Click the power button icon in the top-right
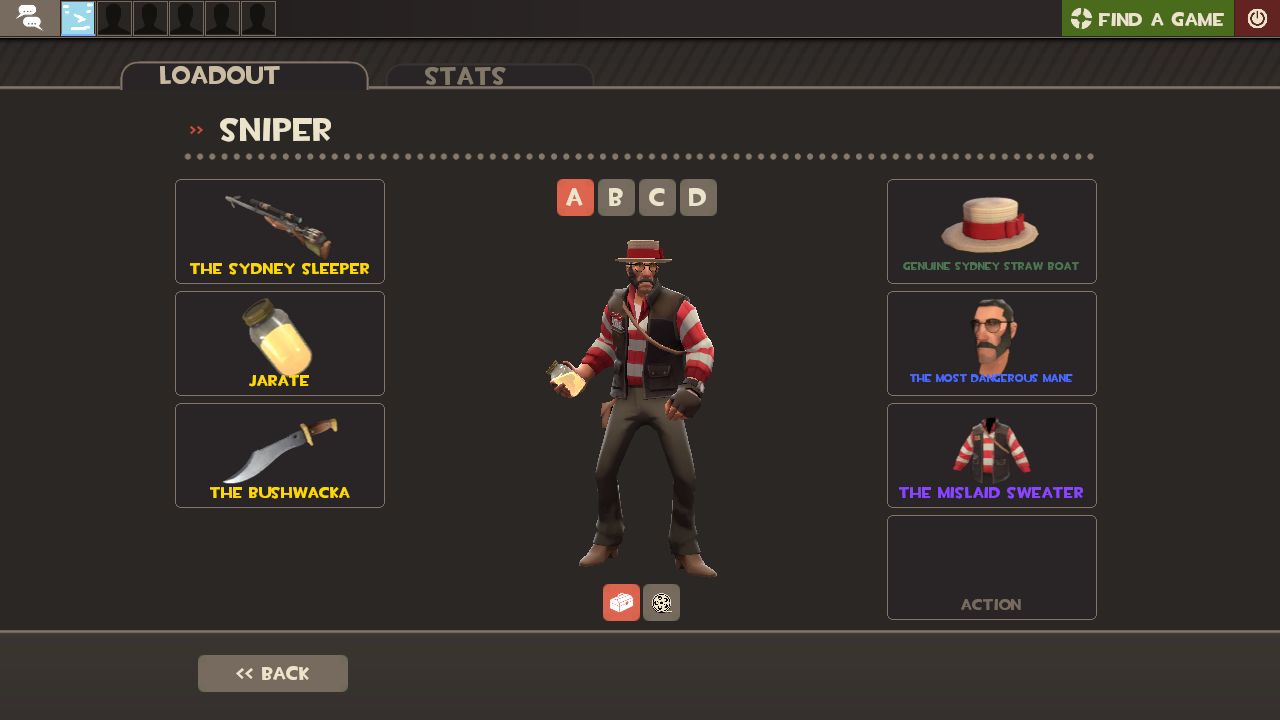 click(x=1257, y=18)
